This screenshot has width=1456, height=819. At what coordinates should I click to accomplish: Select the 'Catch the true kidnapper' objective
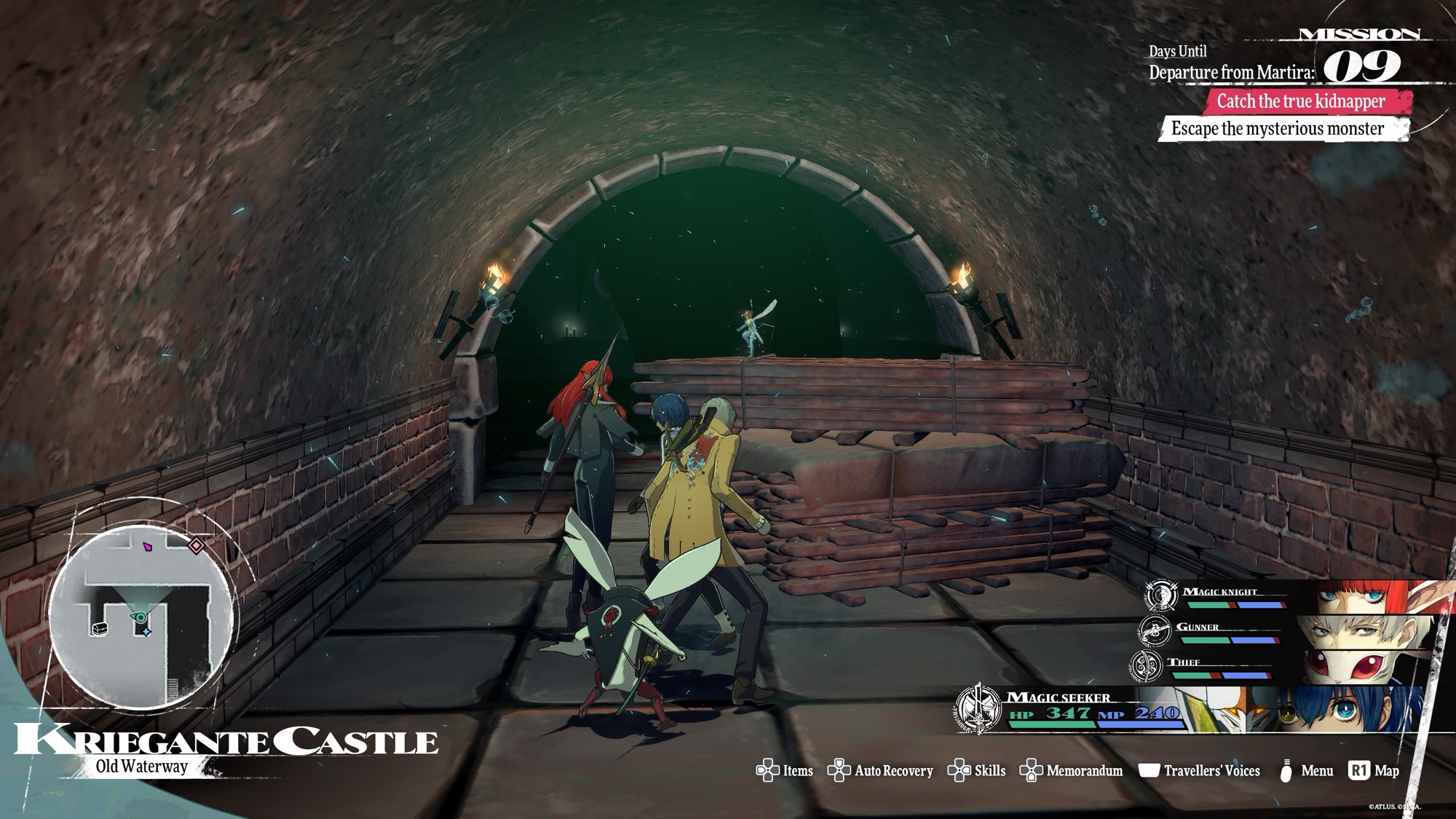[1301, 101]
